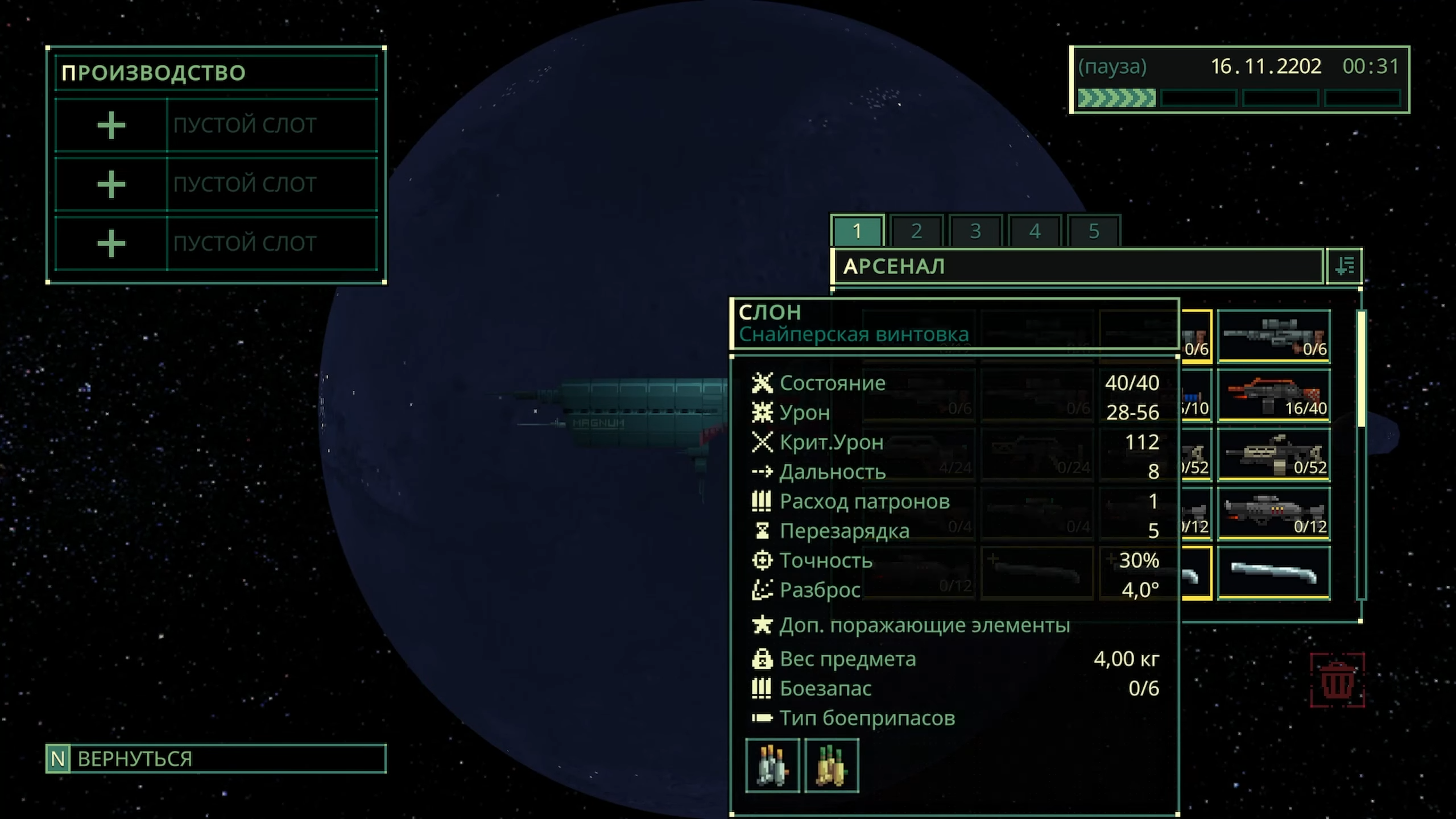Screen dimensions: 1456x819
Task: Open arsenal tab 3
Action: pyautogui.click(x=975, y=231)
